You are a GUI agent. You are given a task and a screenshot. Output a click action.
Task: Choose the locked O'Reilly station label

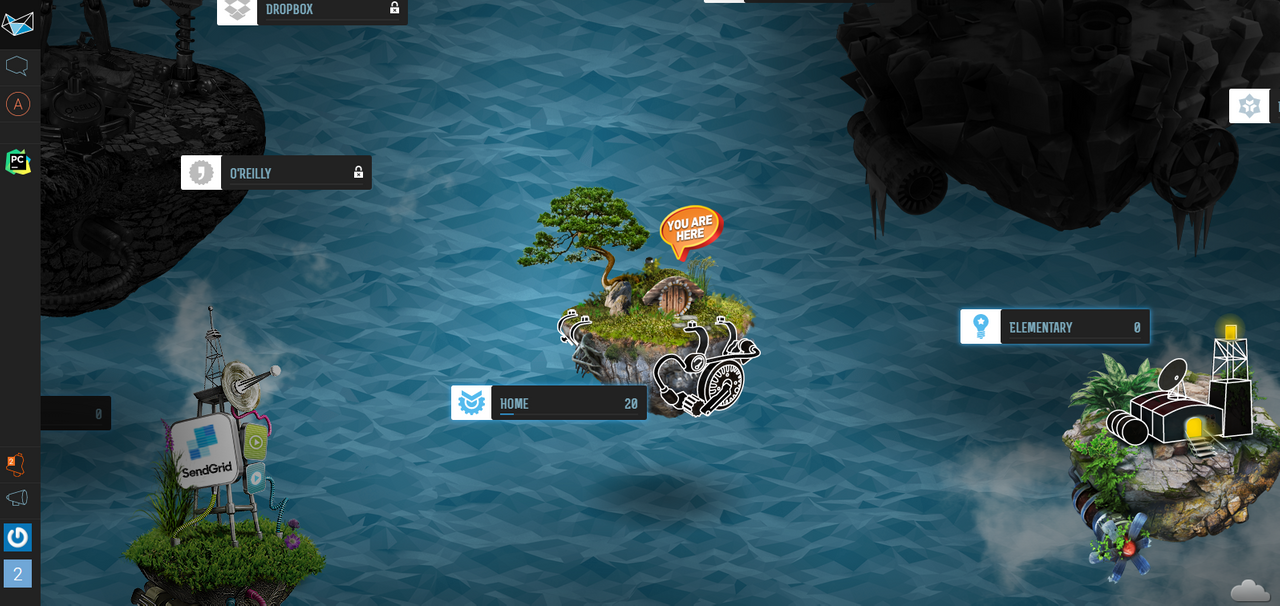click(276, 173)
